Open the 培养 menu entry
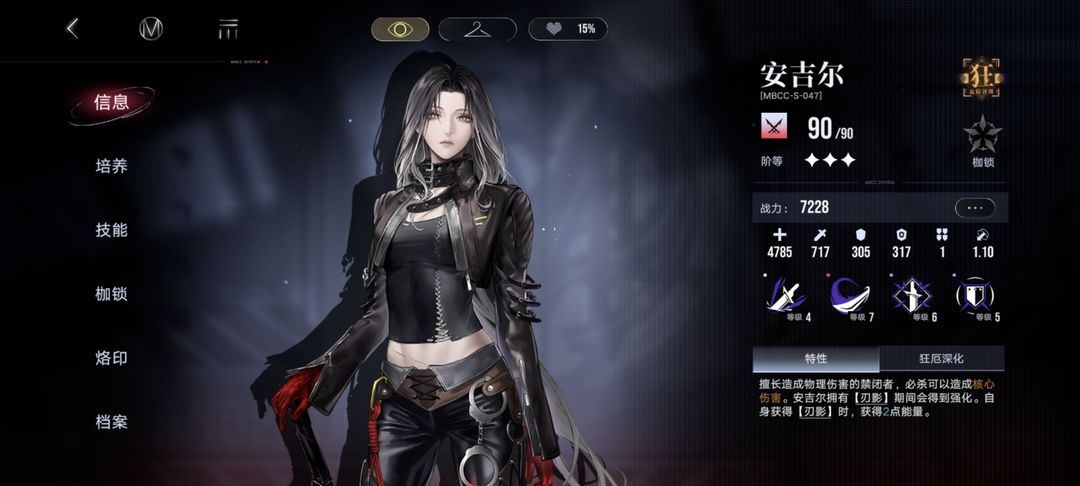Viewport: 1080px width, 486px height. pos(111,166)
